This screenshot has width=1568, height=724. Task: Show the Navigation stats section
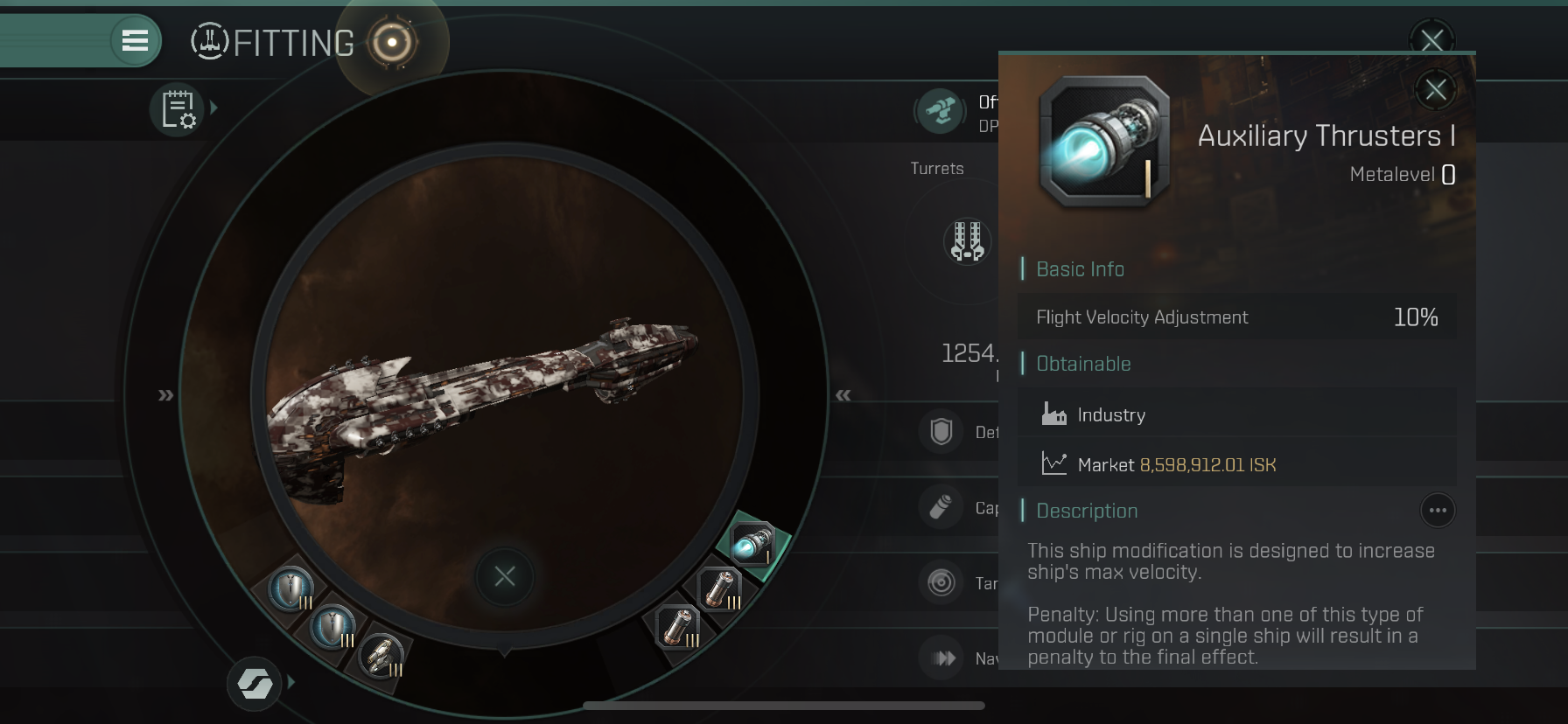(x=943, y=658)
